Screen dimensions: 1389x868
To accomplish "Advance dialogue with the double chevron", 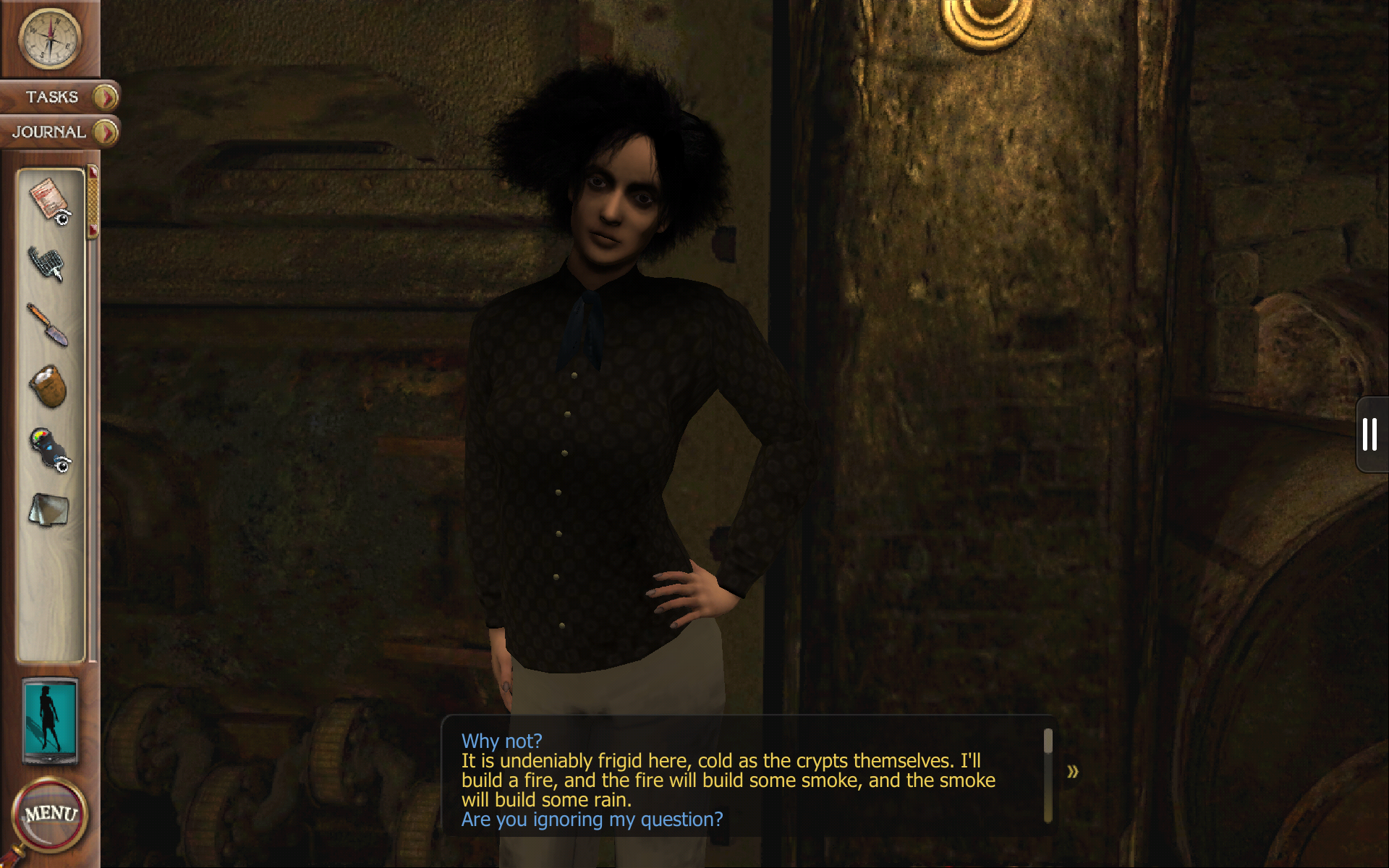I will (1073, 773).
